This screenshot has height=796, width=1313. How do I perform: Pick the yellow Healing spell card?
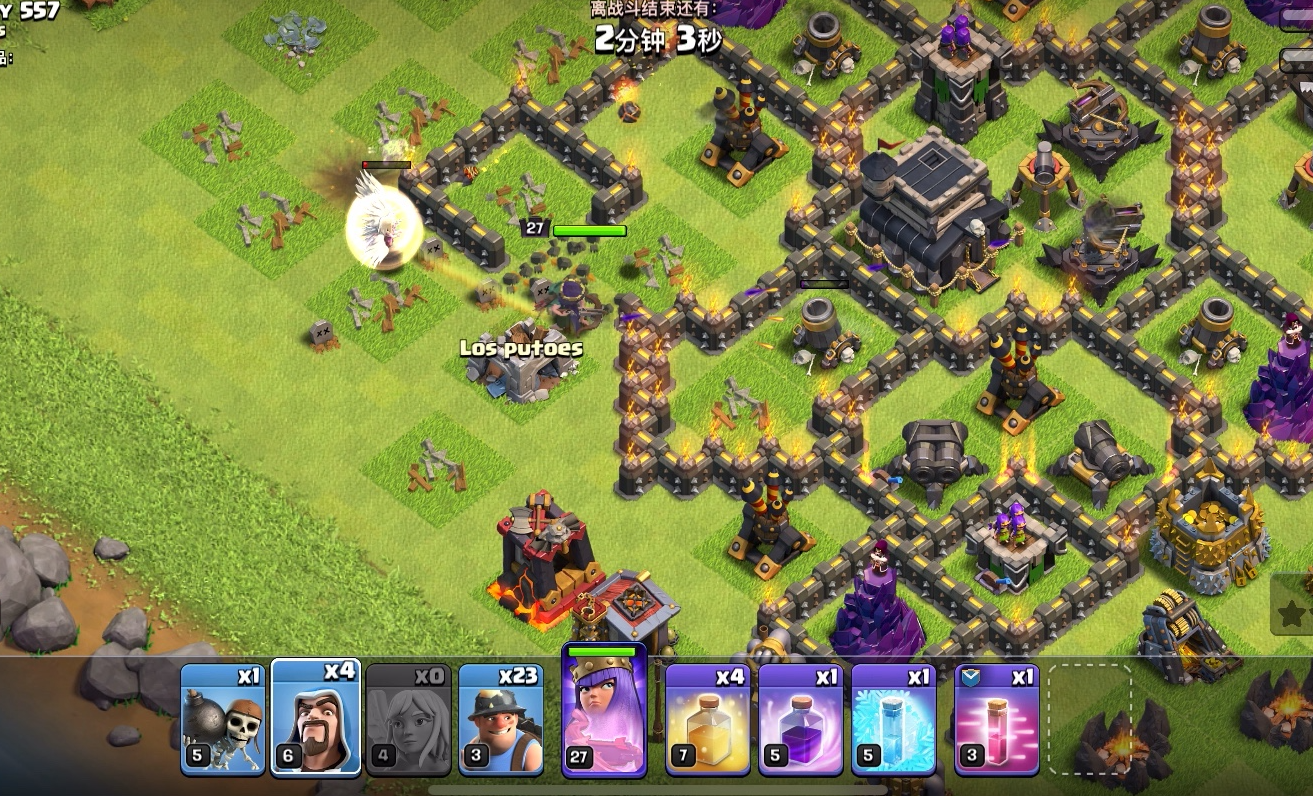click(x=706, y=718)
